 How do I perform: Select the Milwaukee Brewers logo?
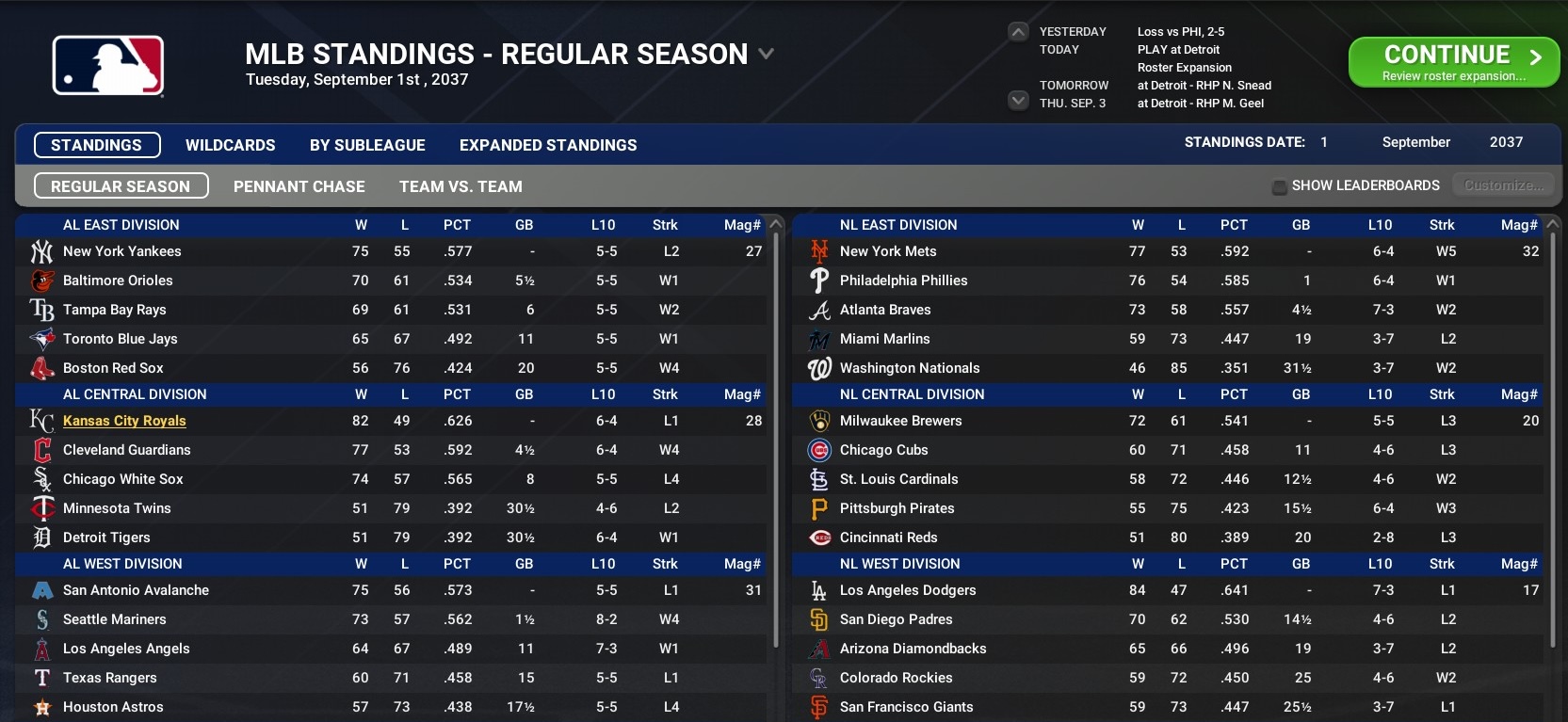(x=819, y=421)
